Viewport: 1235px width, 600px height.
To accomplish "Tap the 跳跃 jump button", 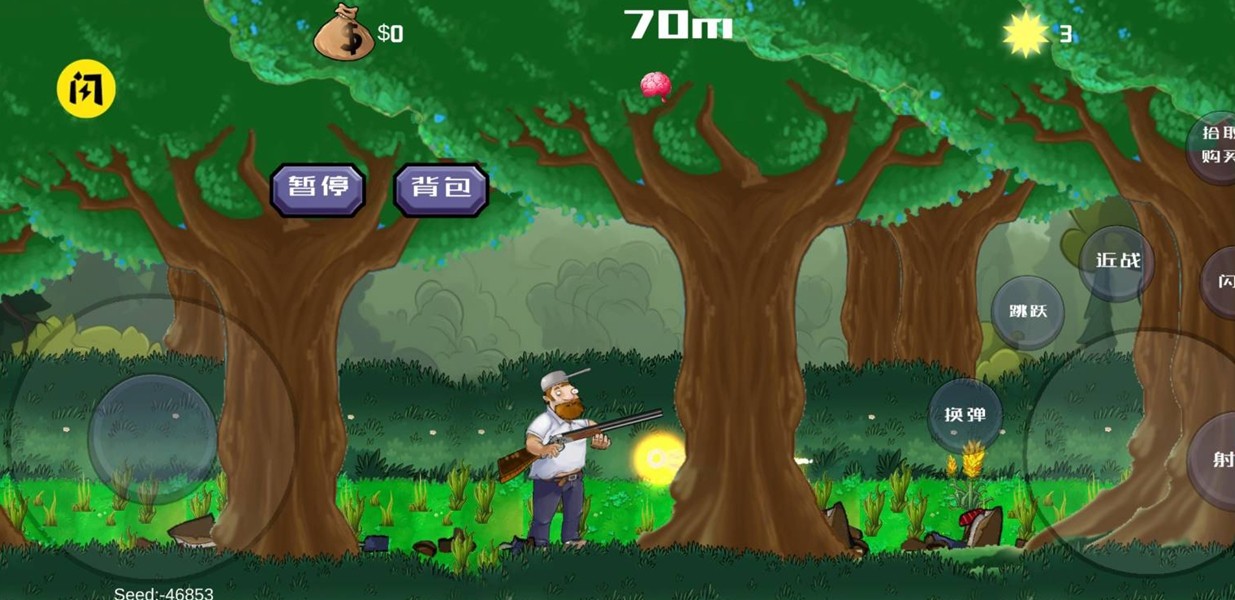I will click(x=1028, y=312).
